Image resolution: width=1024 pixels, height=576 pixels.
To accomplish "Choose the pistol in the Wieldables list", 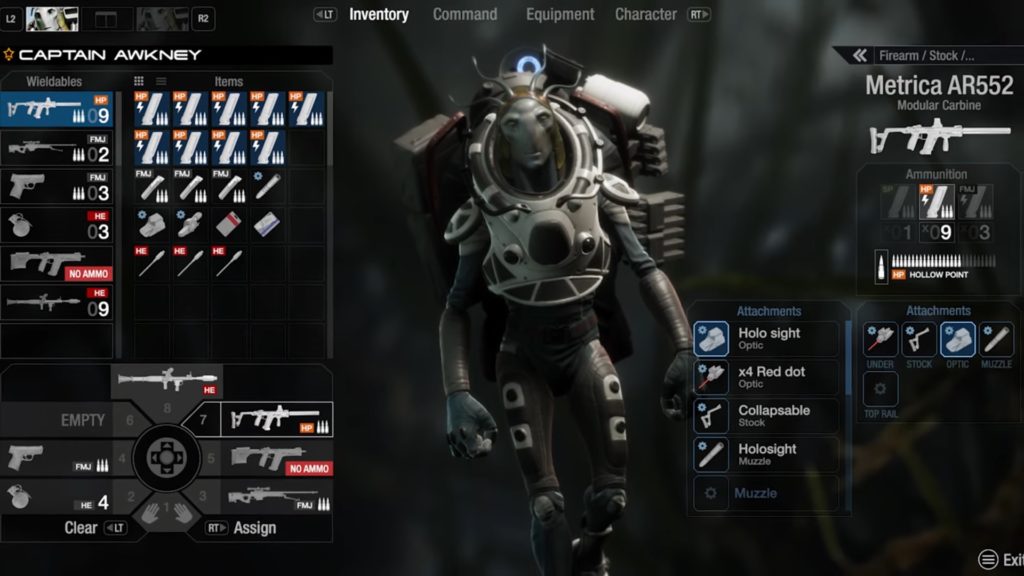I will pos(57,187).
